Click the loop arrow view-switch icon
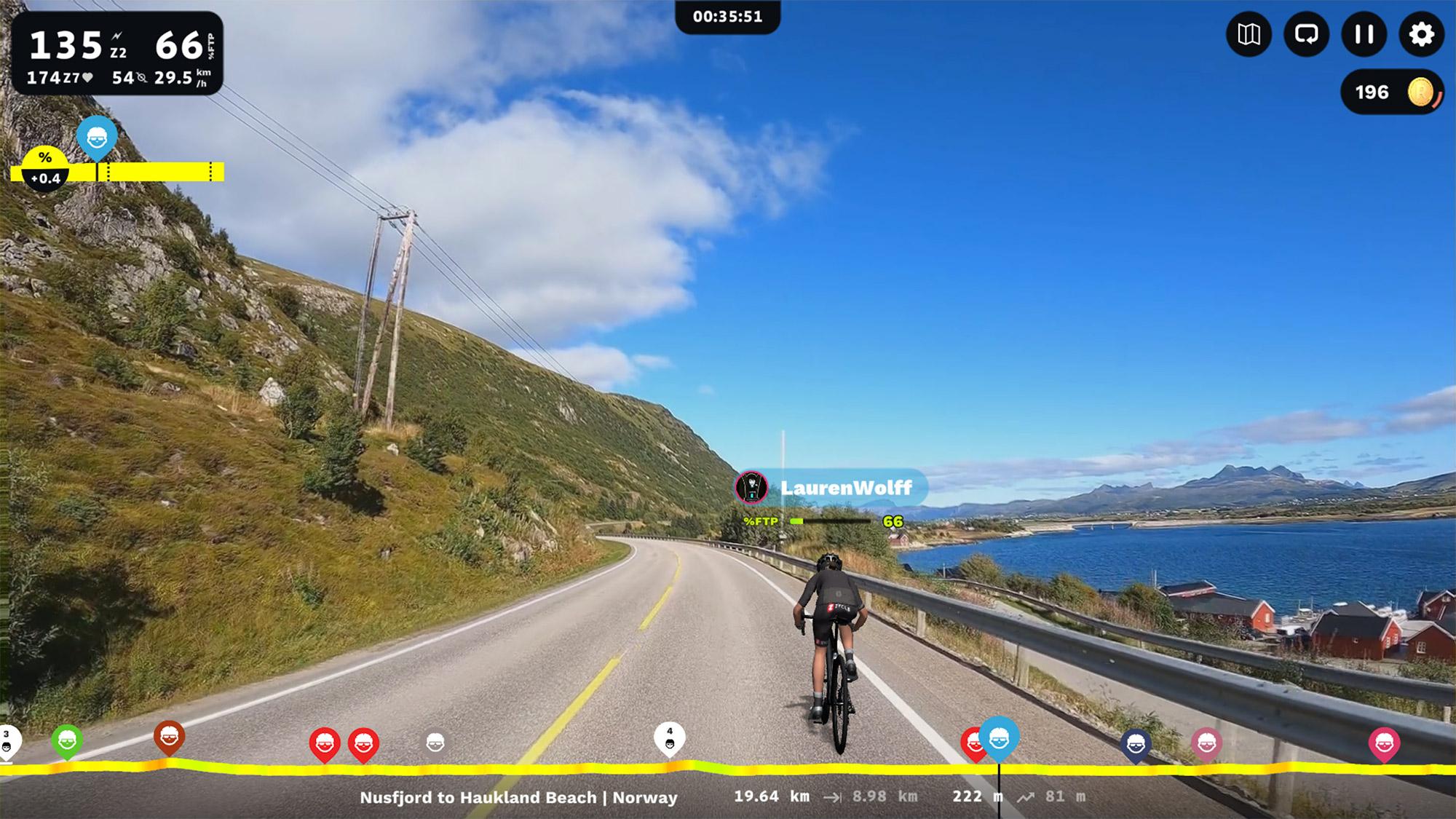1456x819 pixels. coord(1306,34)
